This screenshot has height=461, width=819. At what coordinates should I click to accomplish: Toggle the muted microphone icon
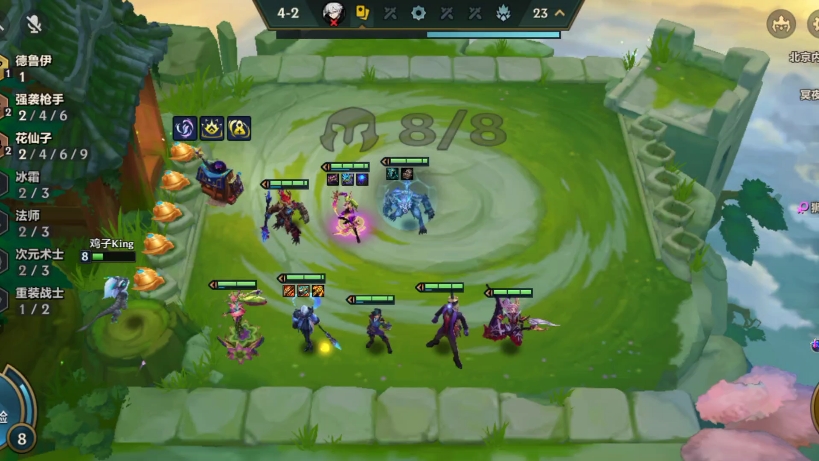point(34,24)
